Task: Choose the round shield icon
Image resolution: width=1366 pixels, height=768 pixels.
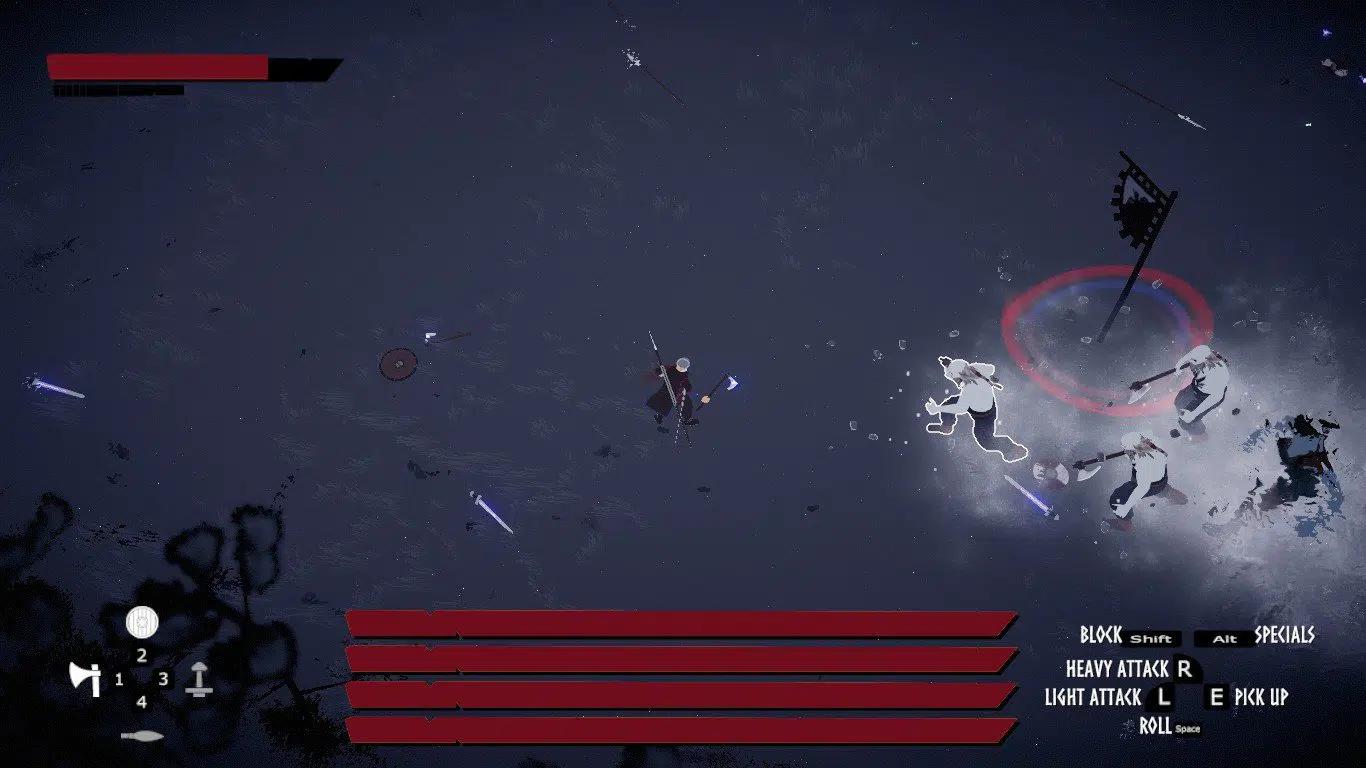Action: click(142, 623)
